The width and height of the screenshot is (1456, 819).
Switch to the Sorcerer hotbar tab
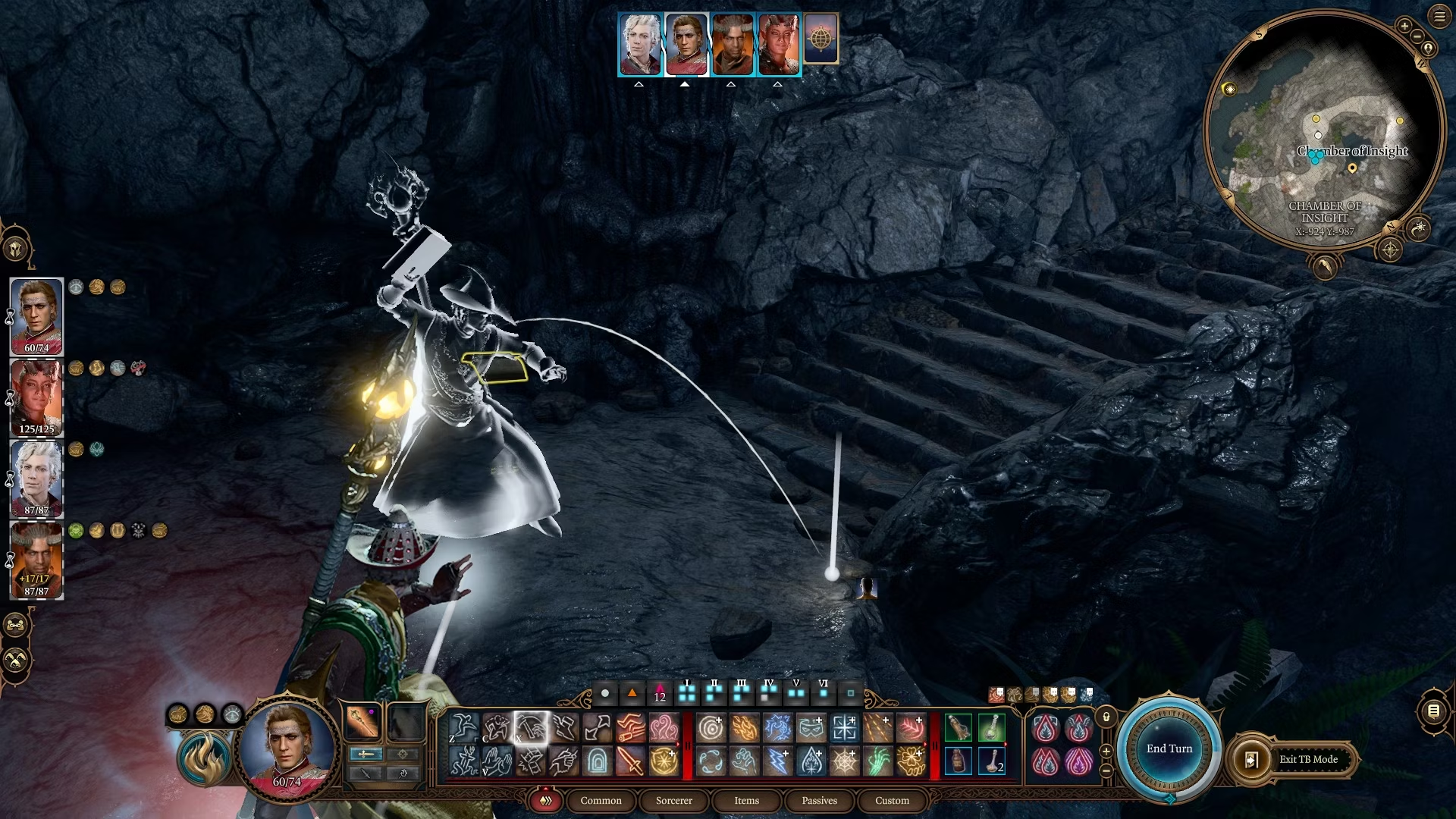673,800
